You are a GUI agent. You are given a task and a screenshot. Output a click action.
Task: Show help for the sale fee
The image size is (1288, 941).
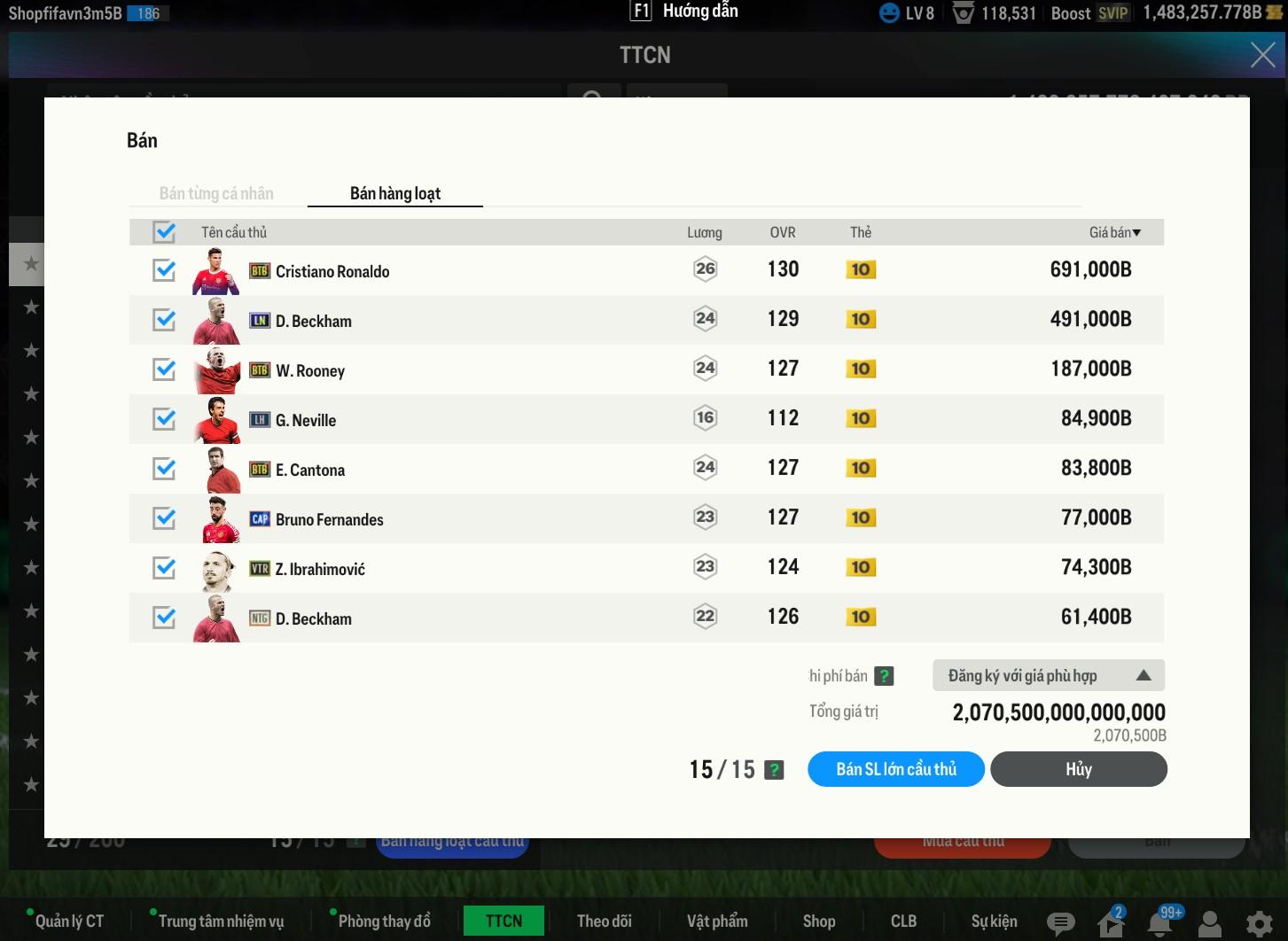(x=884, y=676)
